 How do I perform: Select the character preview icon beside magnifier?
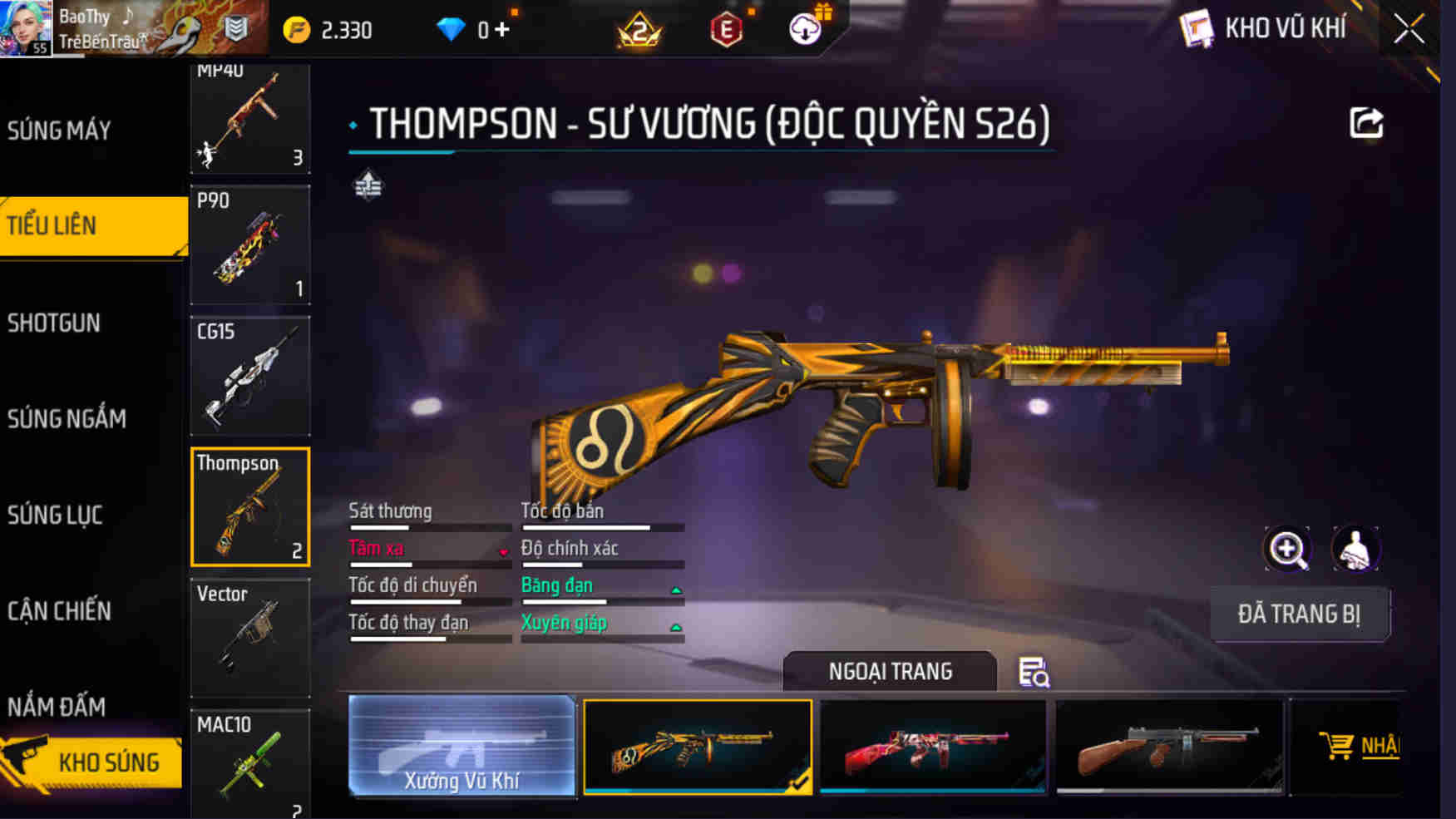tap(1357, 548)
